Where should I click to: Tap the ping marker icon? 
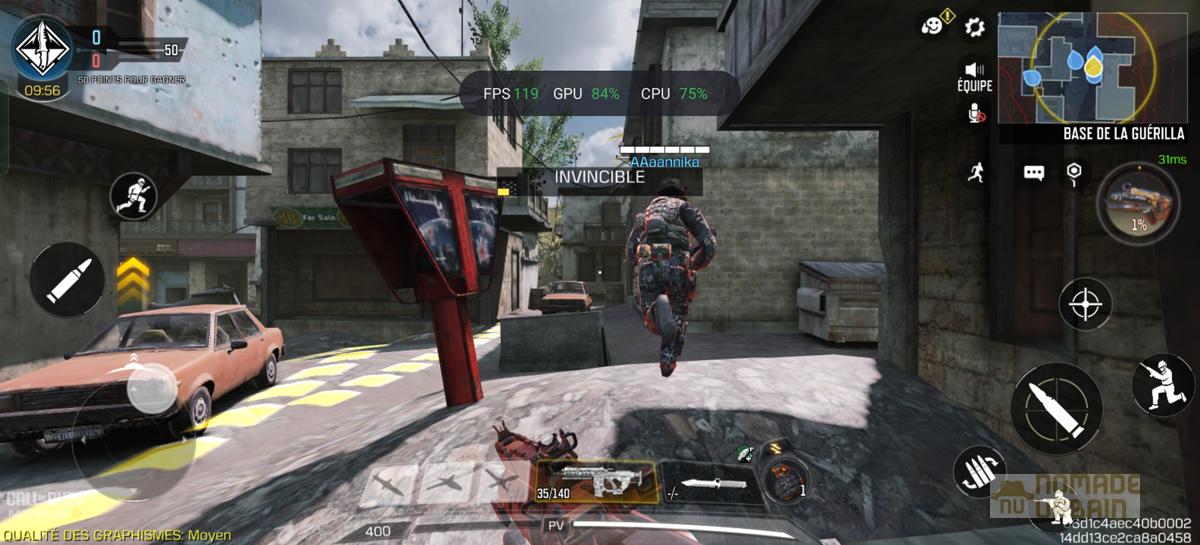1074,172
